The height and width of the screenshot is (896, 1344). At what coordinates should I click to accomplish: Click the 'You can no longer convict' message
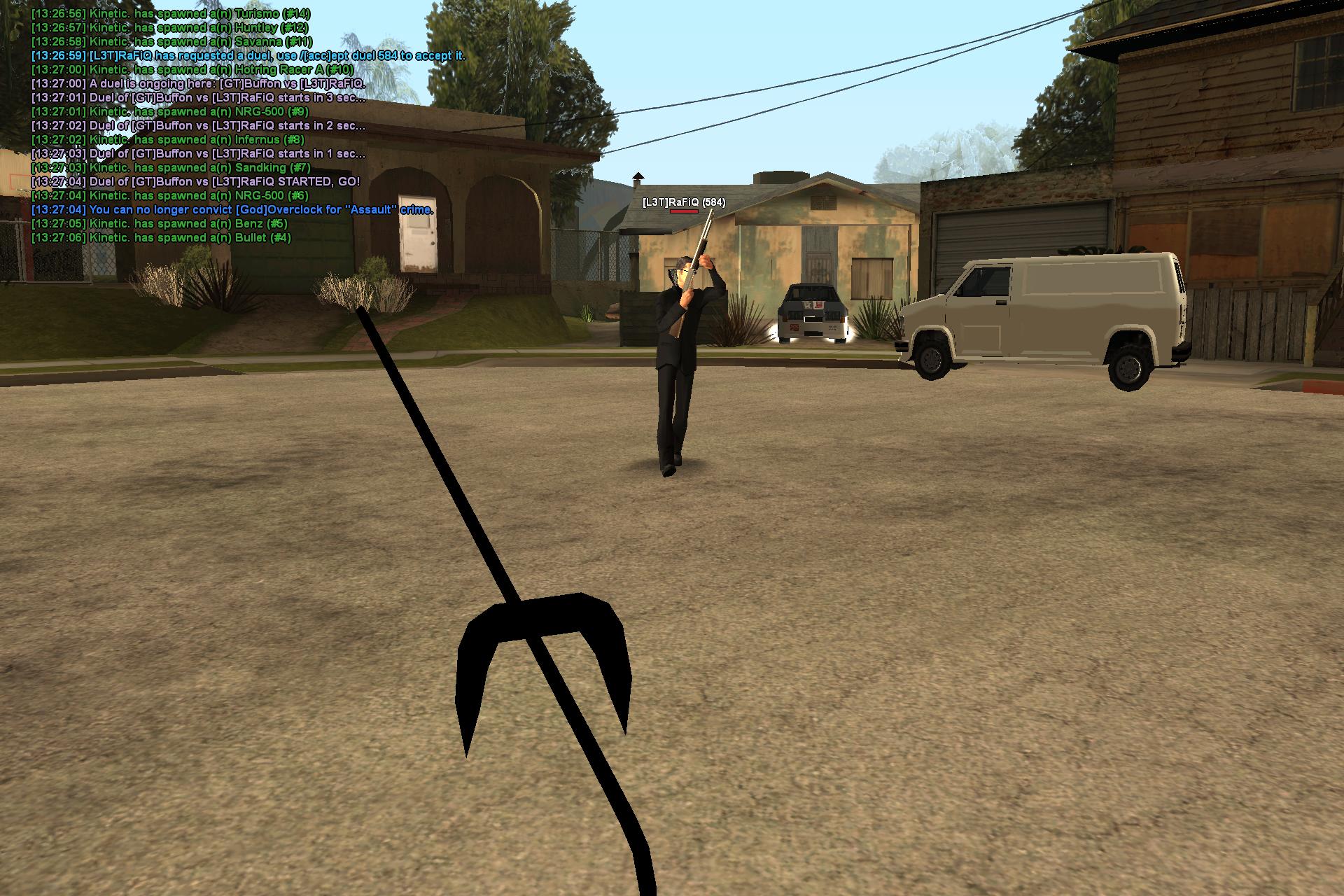tap(233, 210)
